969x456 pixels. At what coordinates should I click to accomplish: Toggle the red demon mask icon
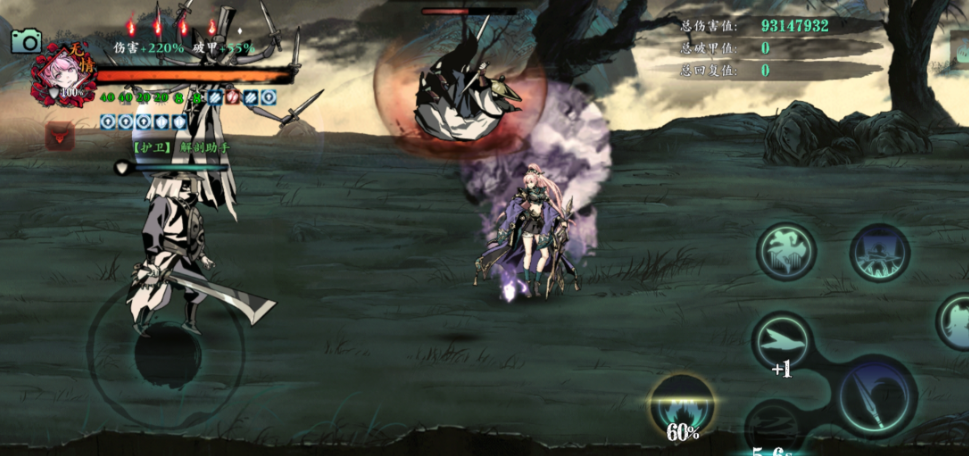pos(59,135)
